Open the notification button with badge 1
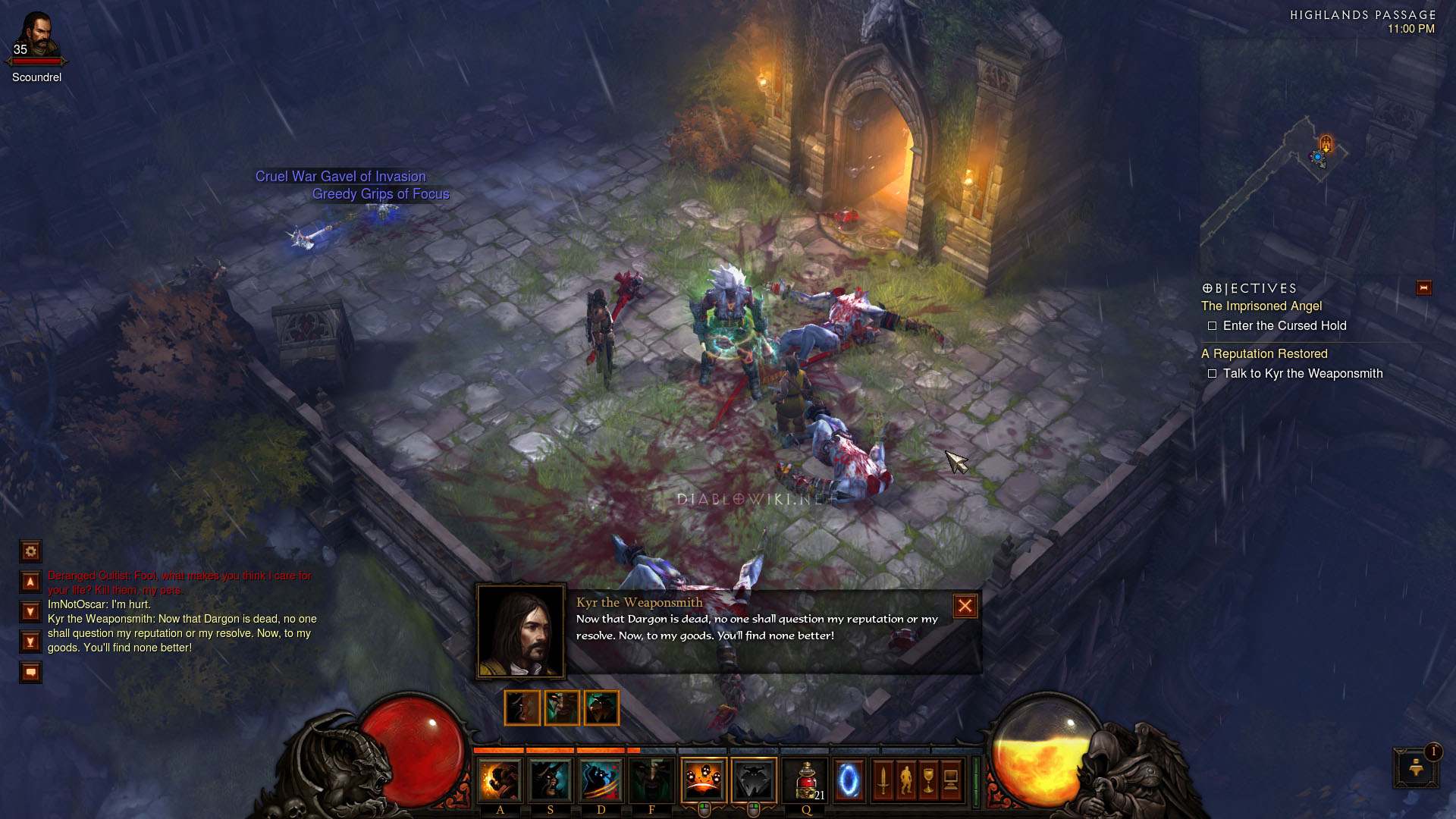The height and width of the screenshot is (819, 1456). point(1416,767)
